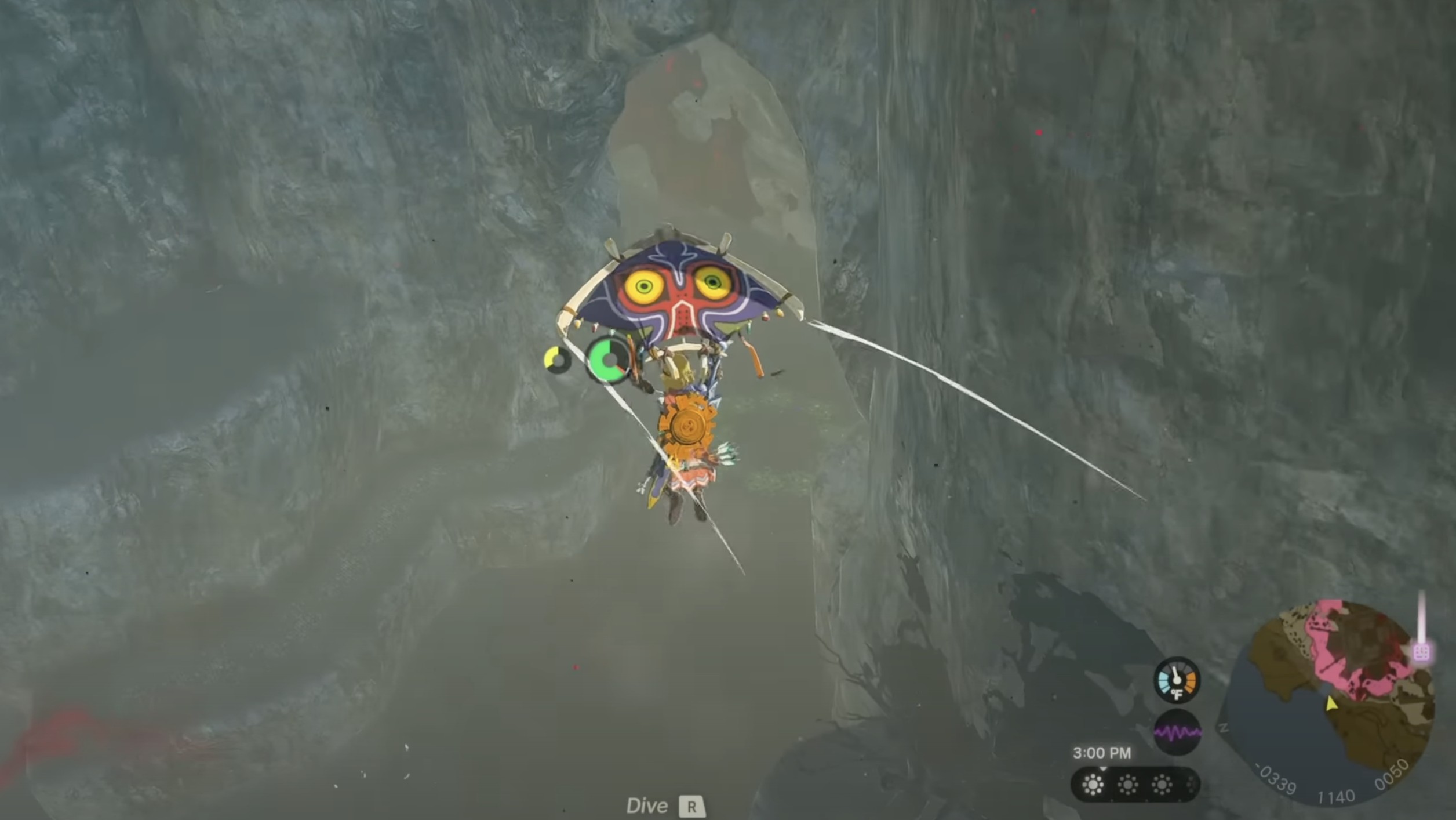
Task: Select the pink marker icon beside minimap
Action: (x=1421, y=652)
